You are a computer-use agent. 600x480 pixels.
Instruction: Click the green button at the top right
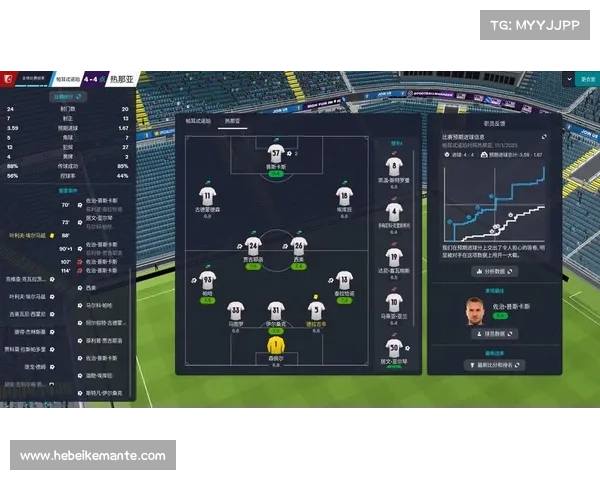click(587, 79)
